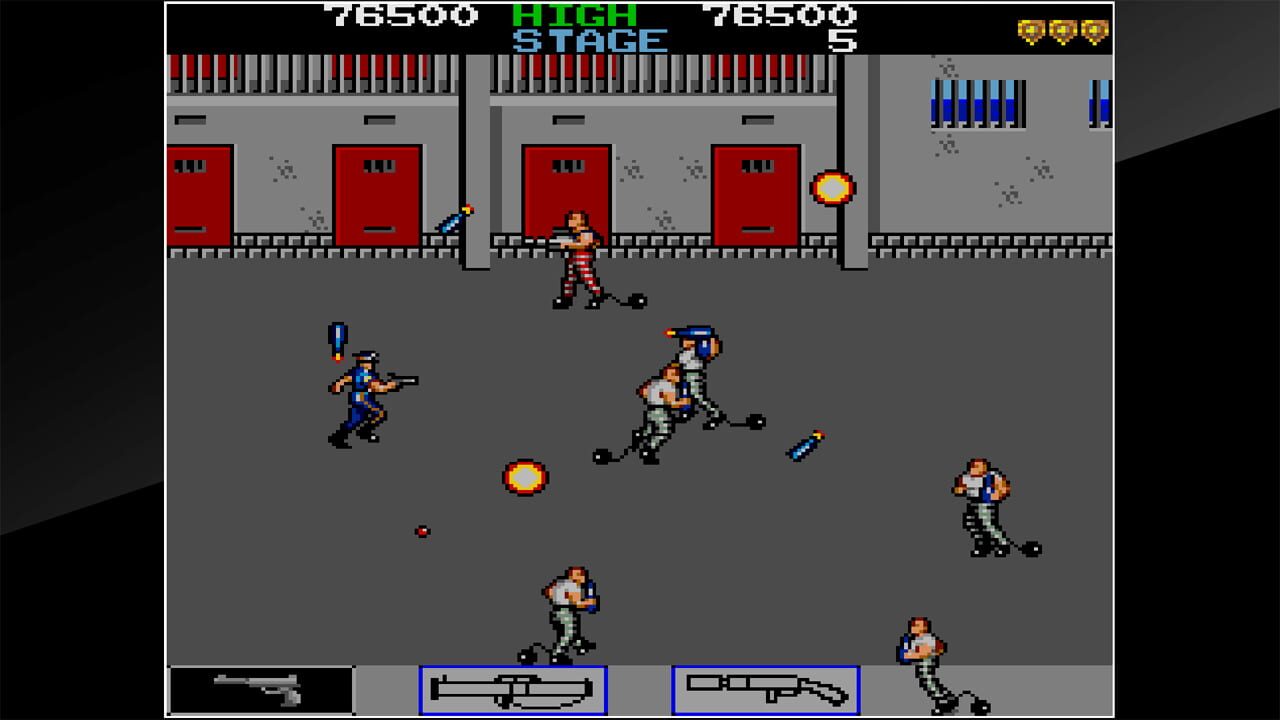Select the pistol weapon icon
1280x720 pixels.
pos(260,690)
